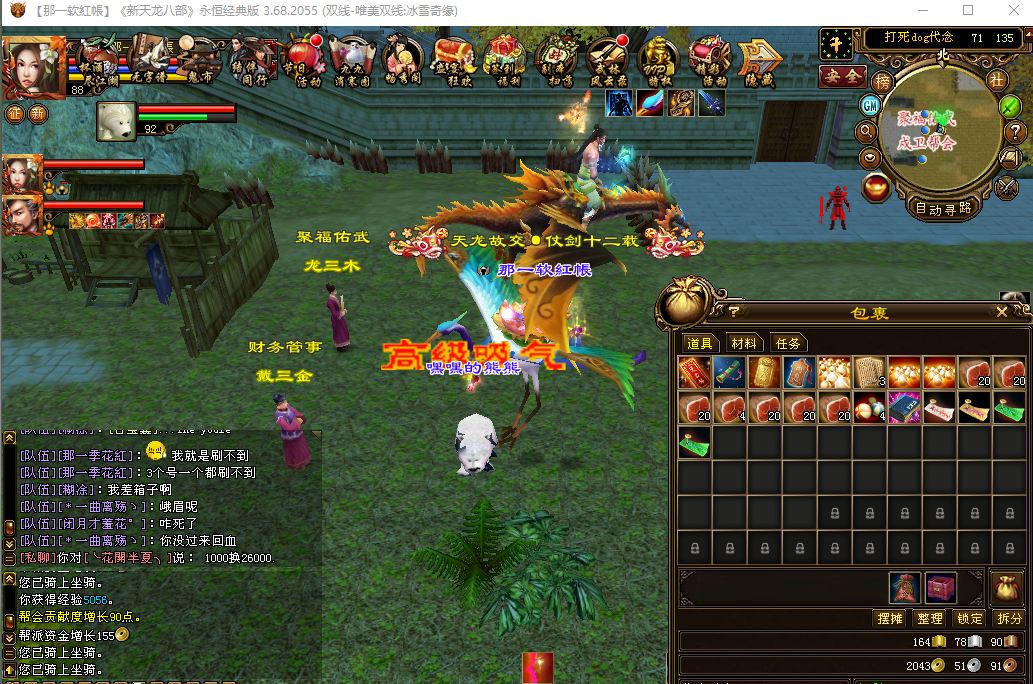The width and height of the screenshot is (1033, 684).
Task: Click the 锁定 lock button
Action: [x=969, y=618]
